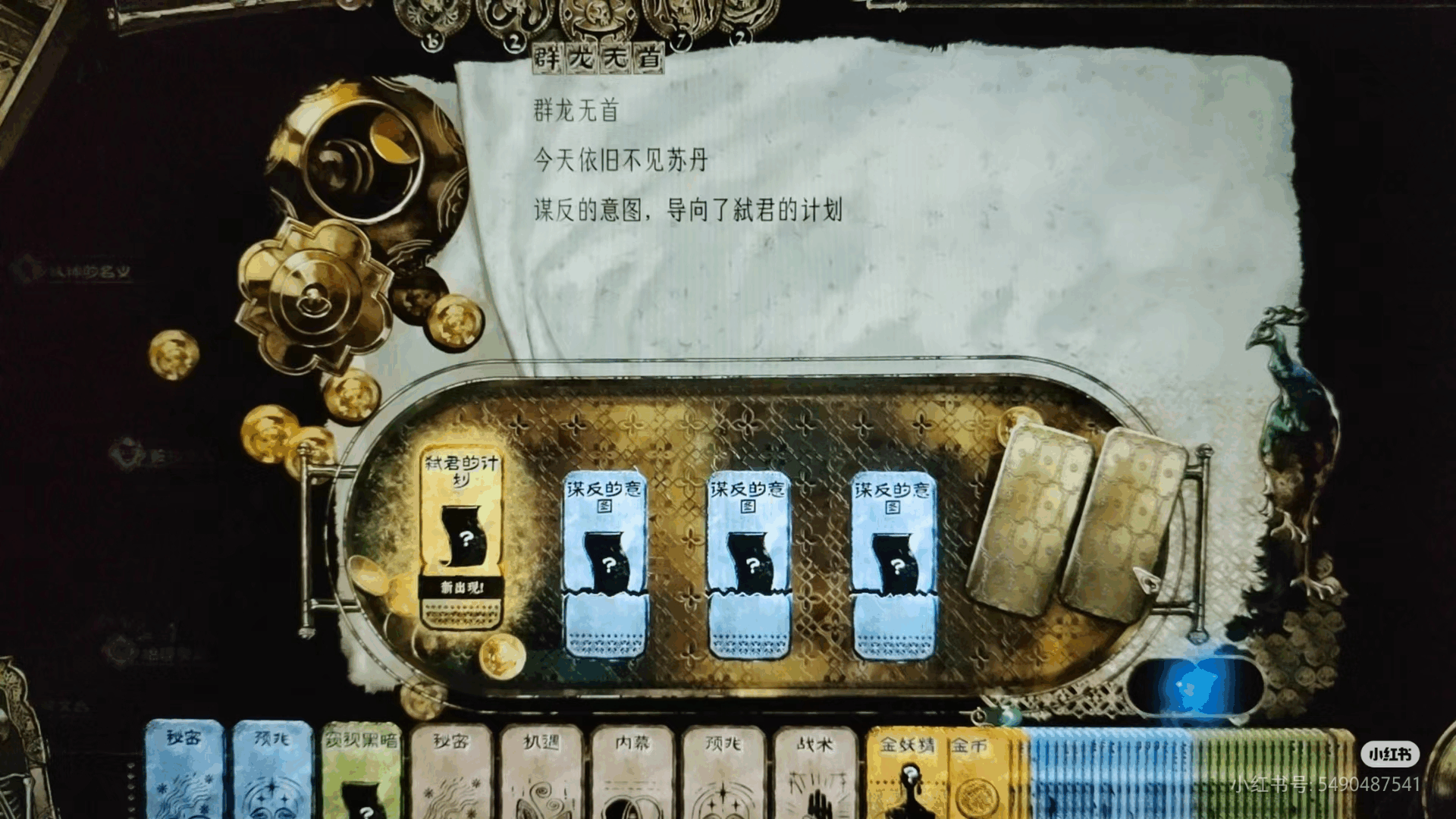Select the golden gear ornament on the left
Viewport: 1456px width, 819px height.
(x=315, y=296)
